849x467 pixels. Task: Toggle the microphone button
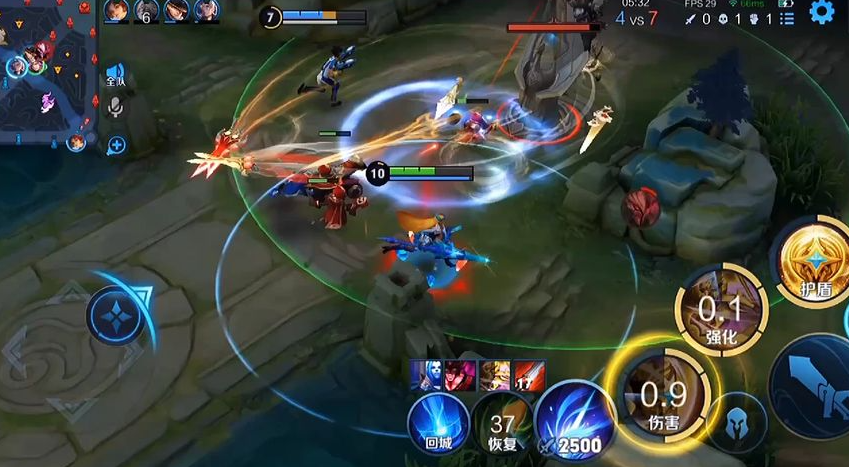pyautogui.click(x=116, y=106)
